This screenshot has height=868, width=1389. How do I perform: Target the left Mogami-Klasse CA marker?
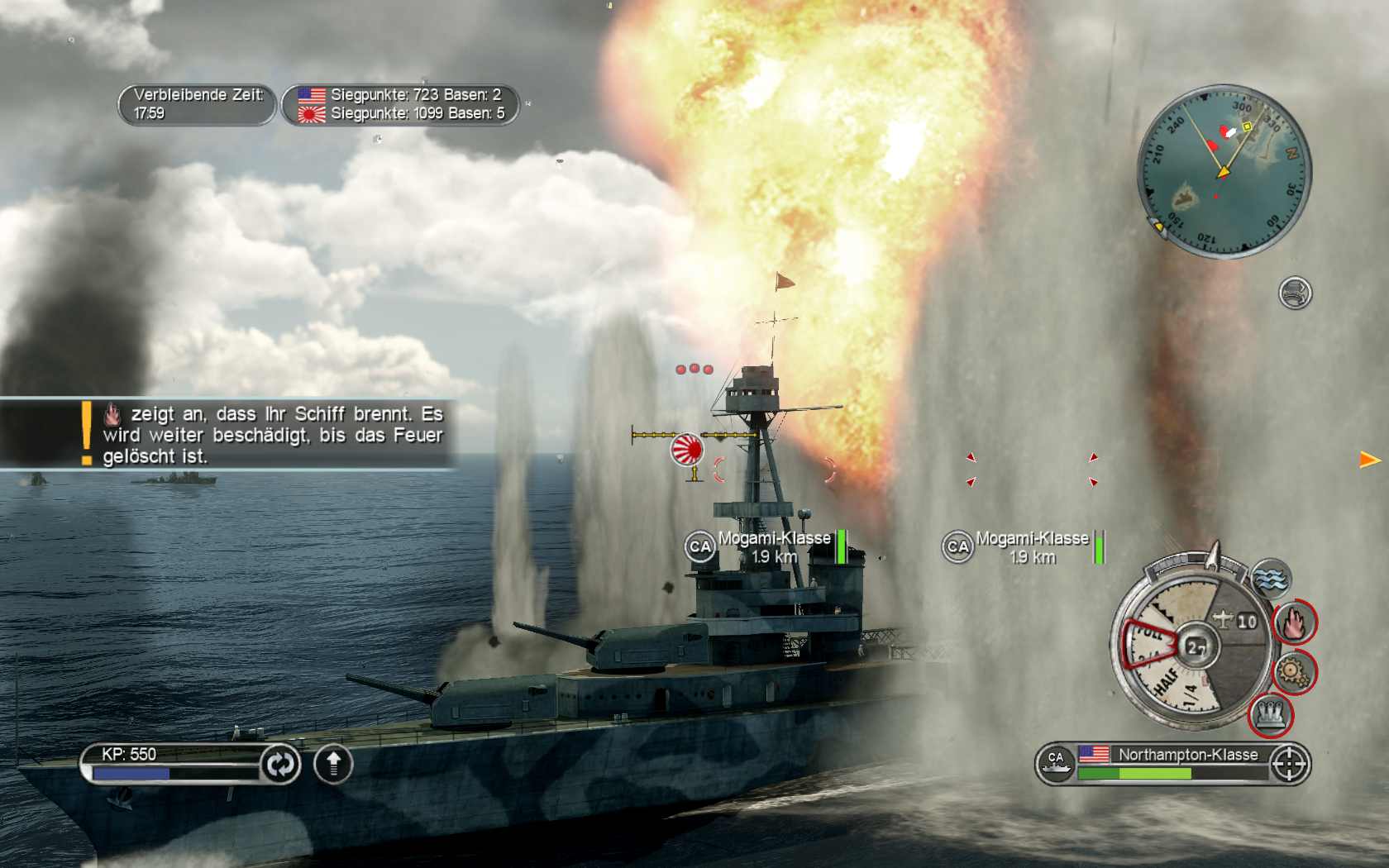tap(700, 546)
